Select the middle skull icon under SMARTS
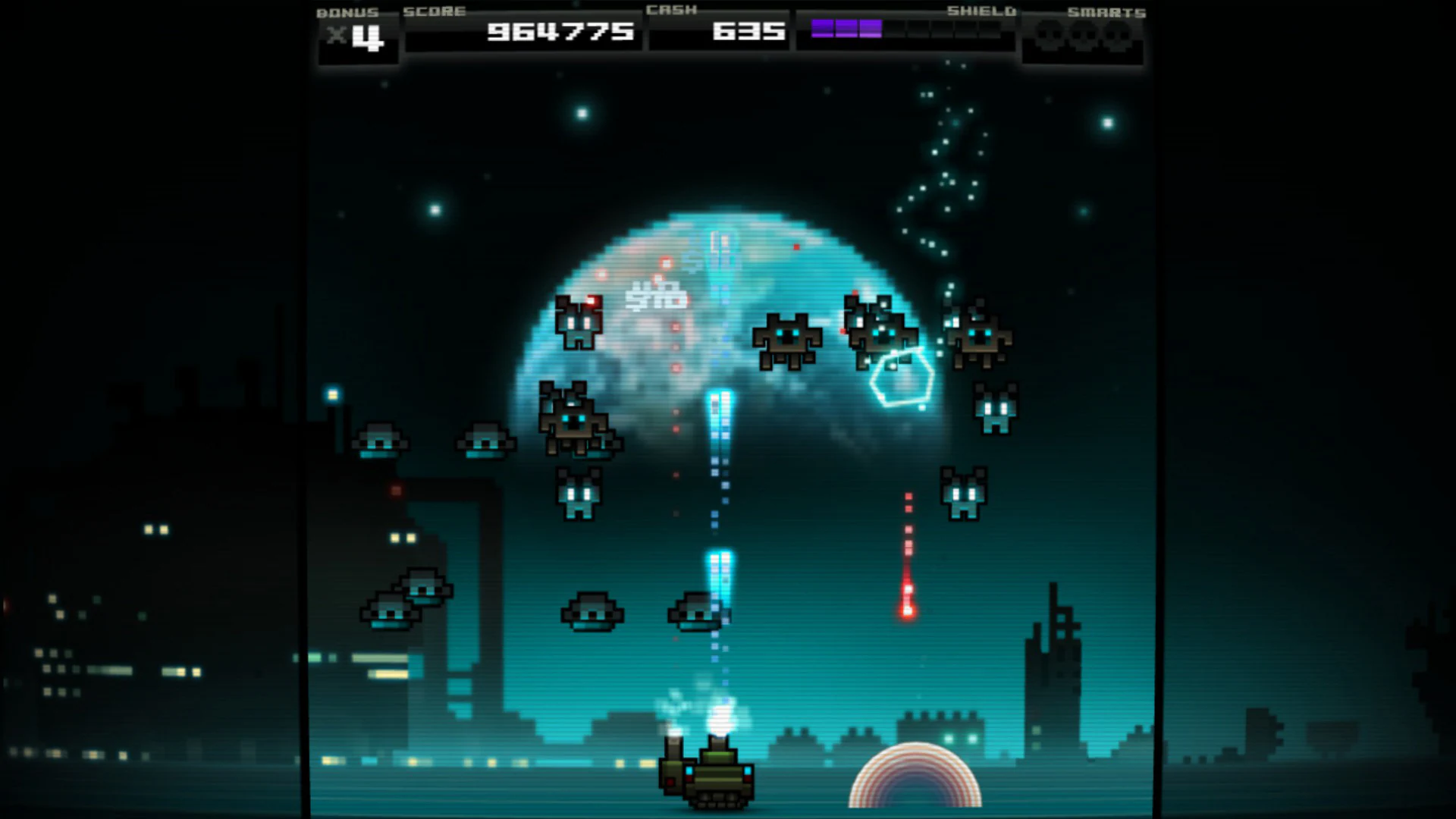Viewport: 1456px width, 819px height. coord(1083,34)
